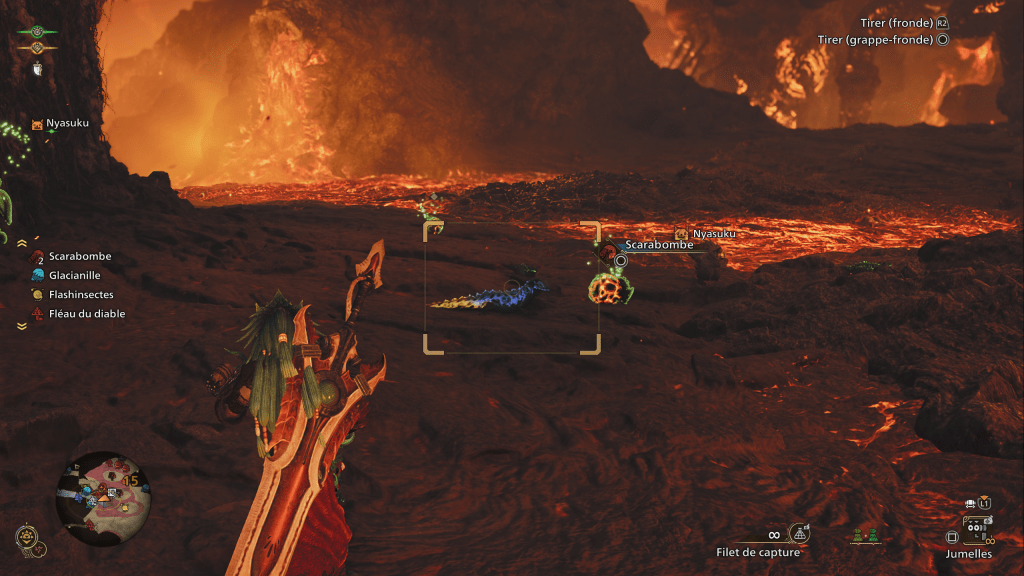The height and width of the screenshot is (576, 1024).
Task: Select the Filet de capture slinger icon
Action: (799, 534)
